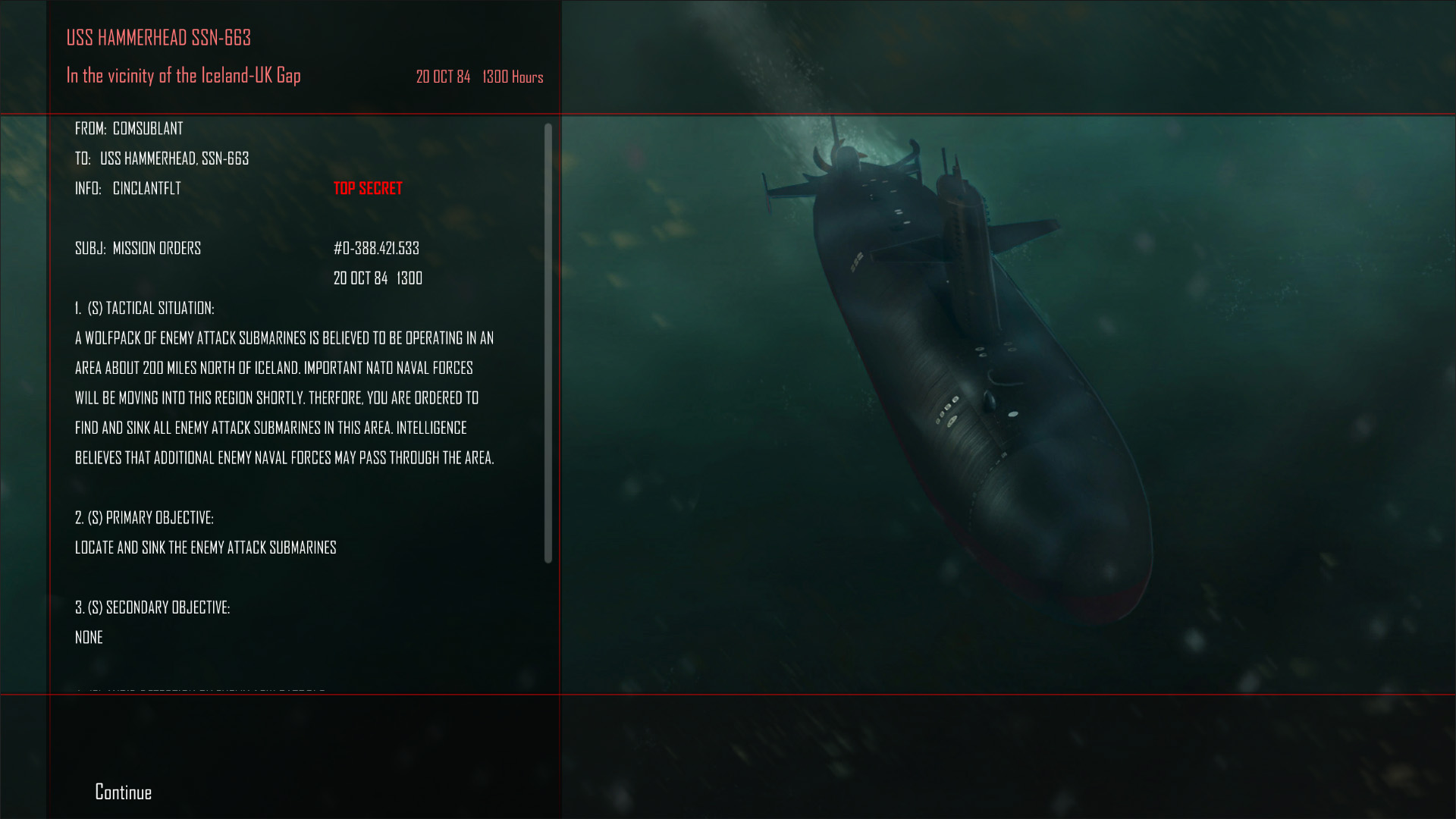This screenshot has height=819, width=1456.
Task: Select the order number #0-388.421.533
Action: coord(378,248)
